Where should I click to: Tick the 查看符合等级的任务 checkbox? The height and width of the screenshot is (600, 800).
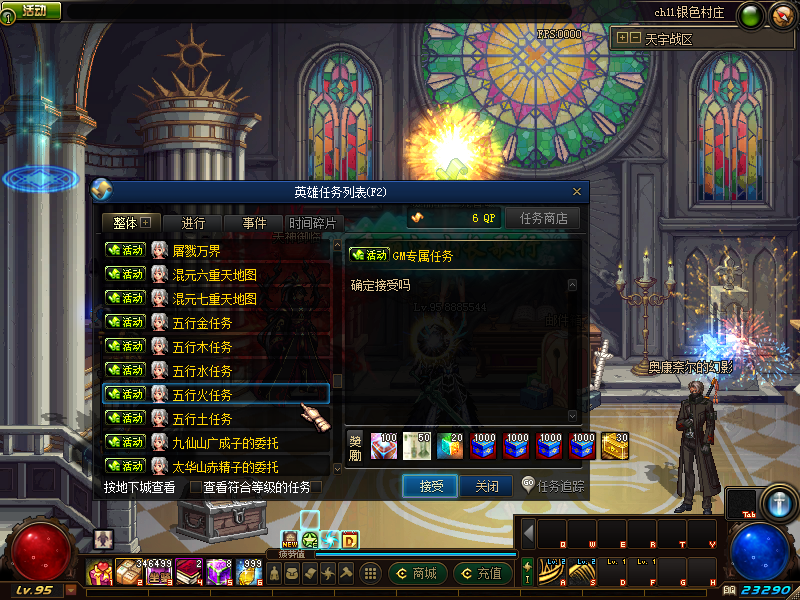pyautogui.click(x=196, y=488)
